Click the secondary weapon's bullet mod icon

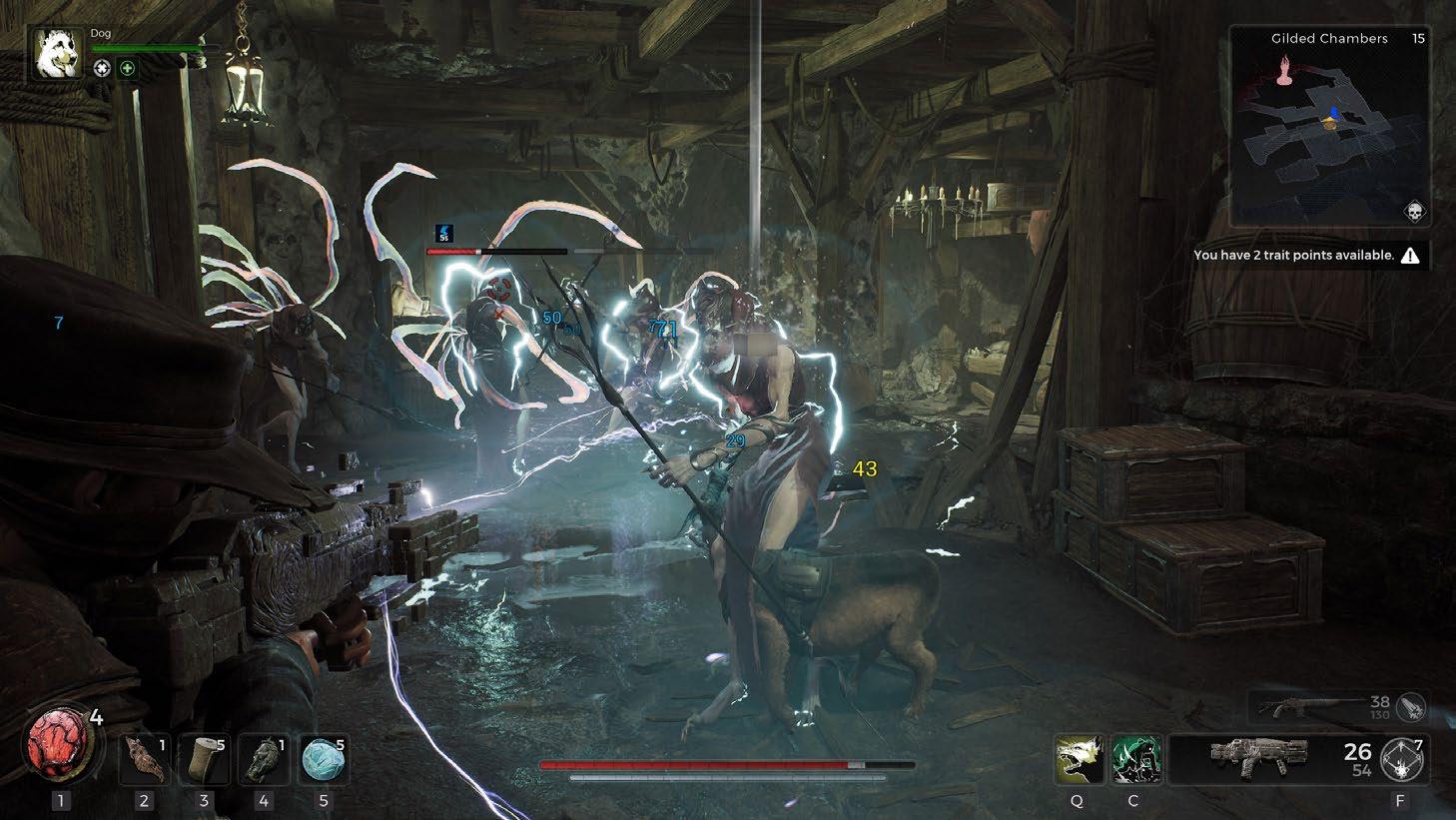click(x=1412, y=707)
